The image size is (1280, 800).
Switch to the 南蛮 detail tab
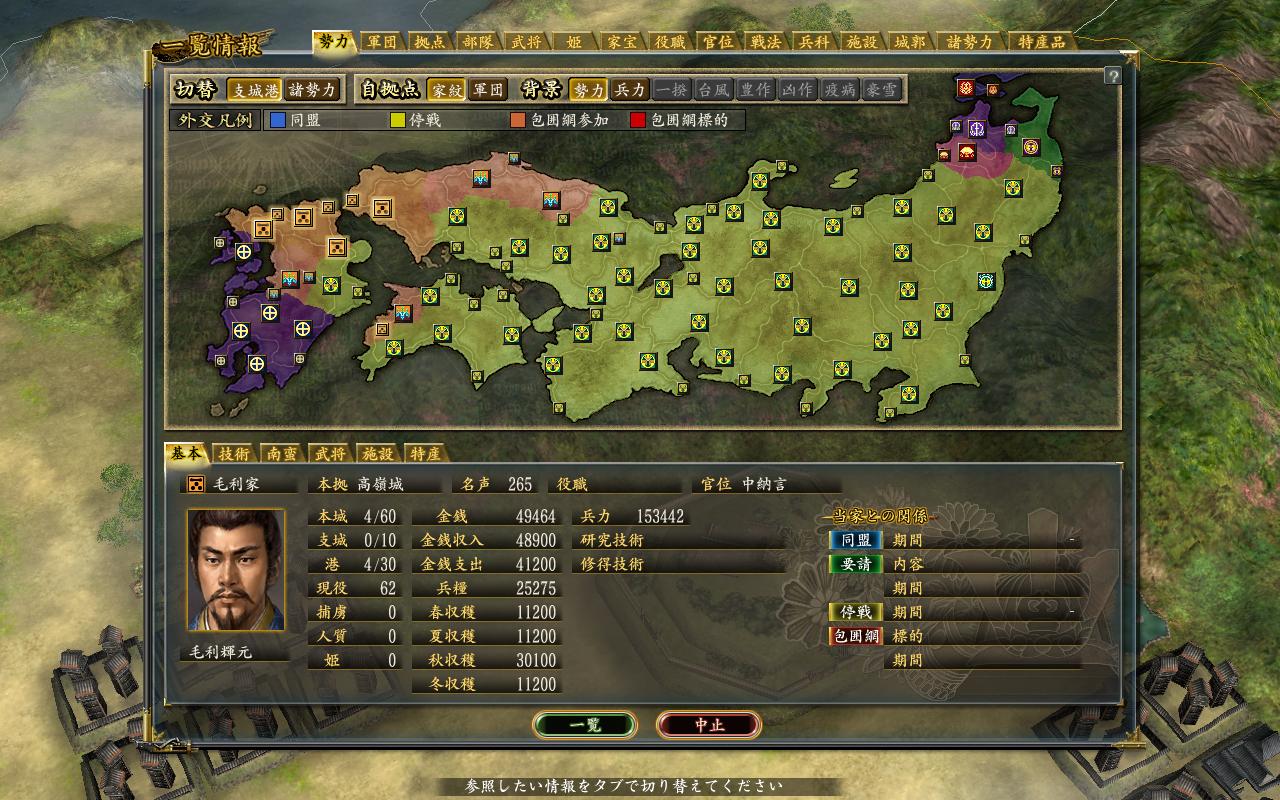click(281, 453)
